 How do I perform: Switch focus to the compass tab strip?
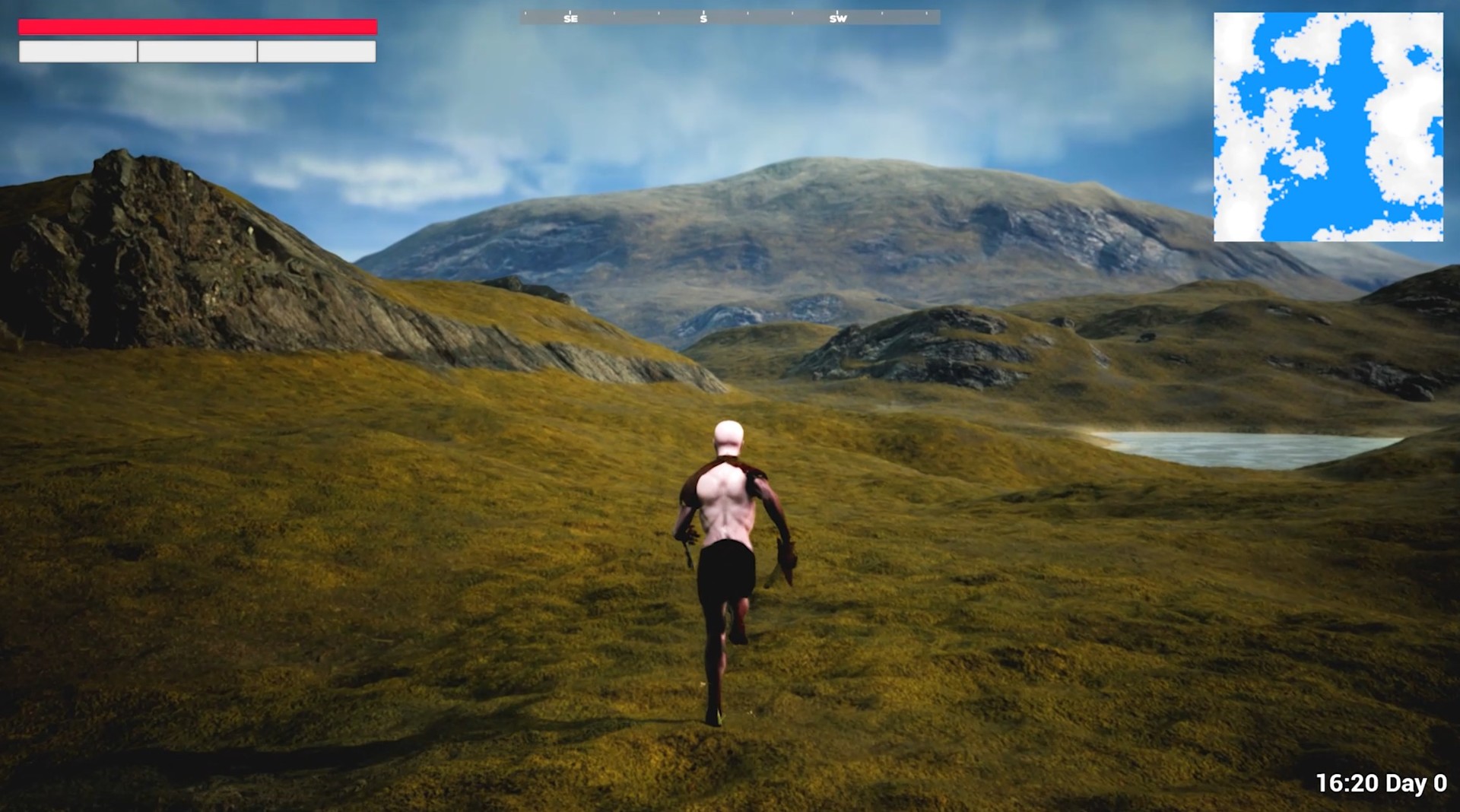pyautogui.click(x=730, y=18)
